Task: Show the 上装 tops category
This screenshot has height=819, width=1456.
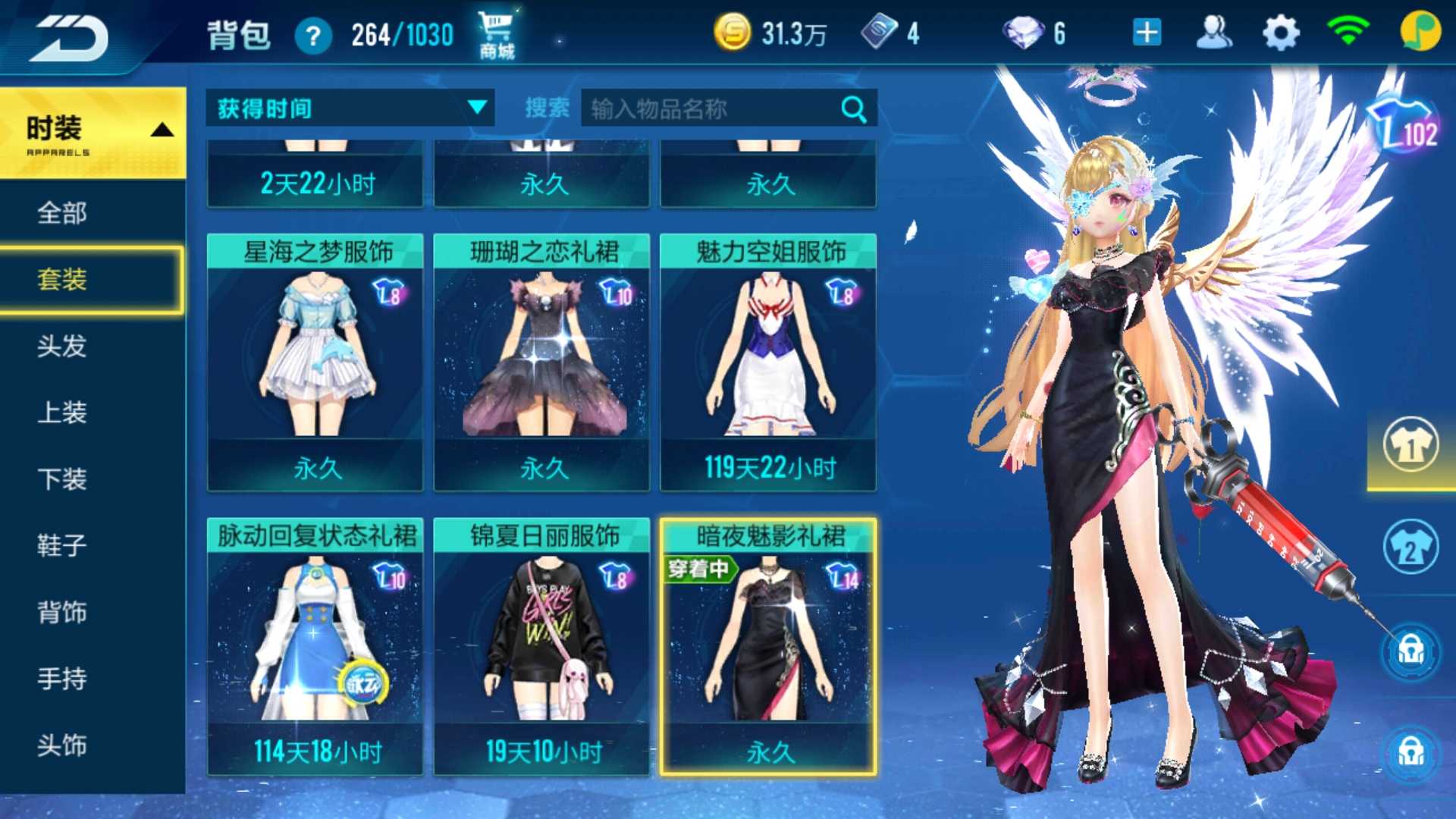Action: click(62, 413)
